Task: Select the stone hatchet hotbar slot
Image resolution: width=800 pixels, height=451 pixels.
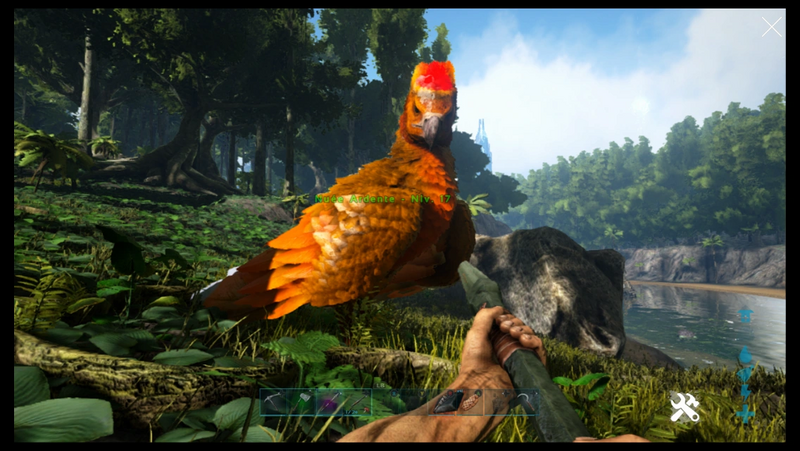Action: click(302, 402)
